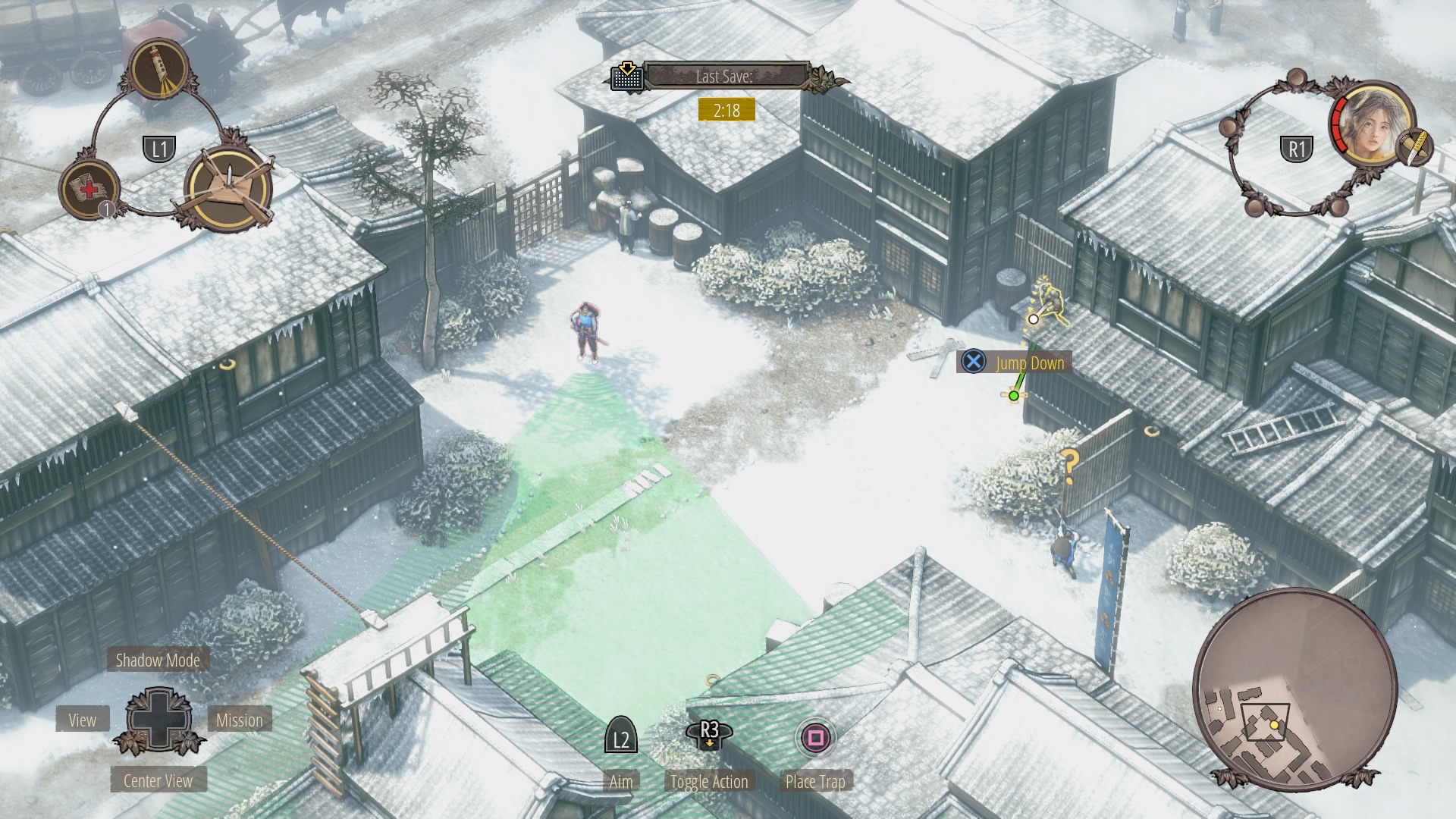Click the quick save icon
Image resolution: width=1456 pixels, height=819 pixels.
(627, 76)
